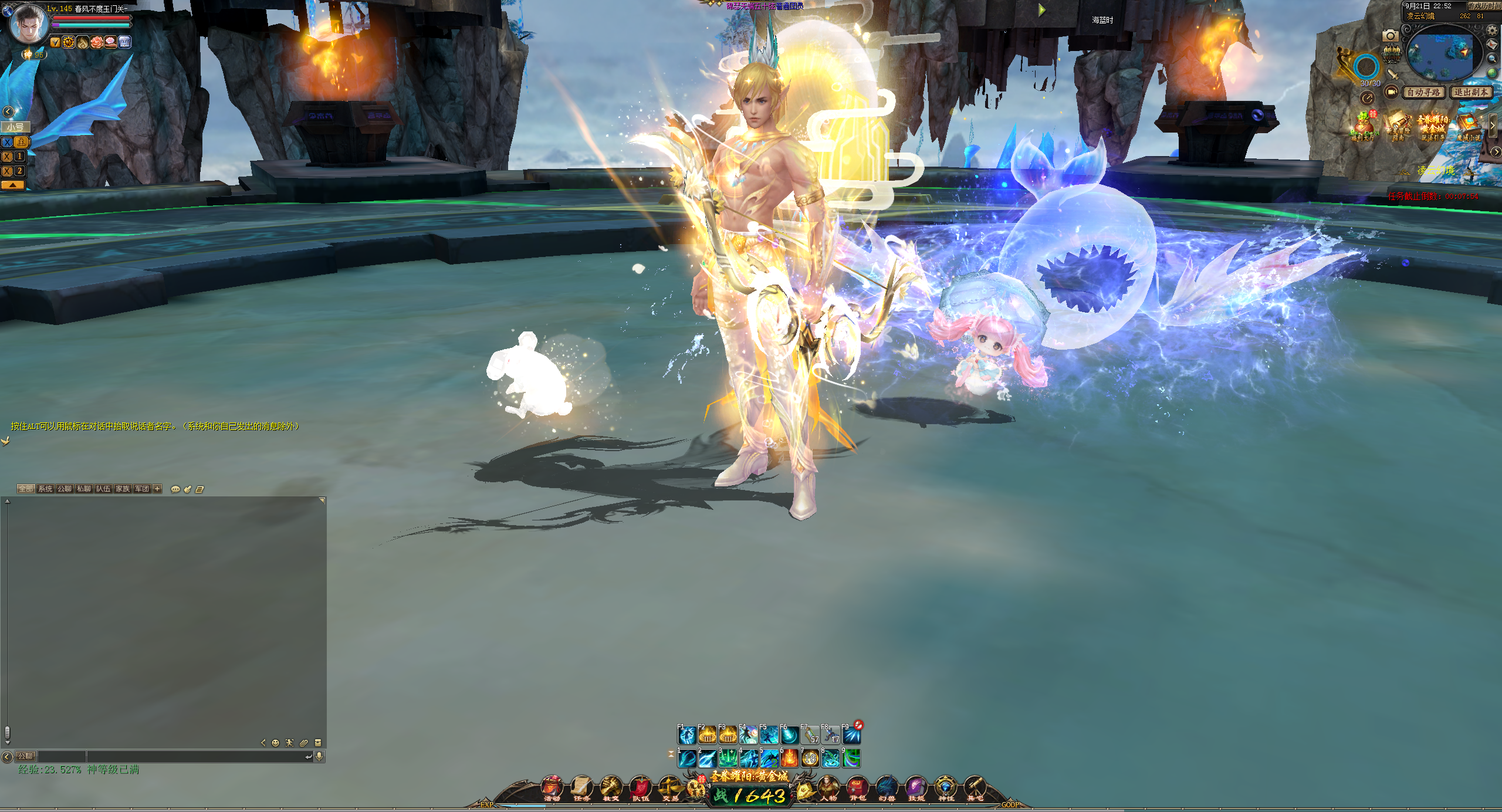The width and height of the screenshot is (1502, 812).
Task: Open the chat emoji picker
Action: tap(275, 743)
